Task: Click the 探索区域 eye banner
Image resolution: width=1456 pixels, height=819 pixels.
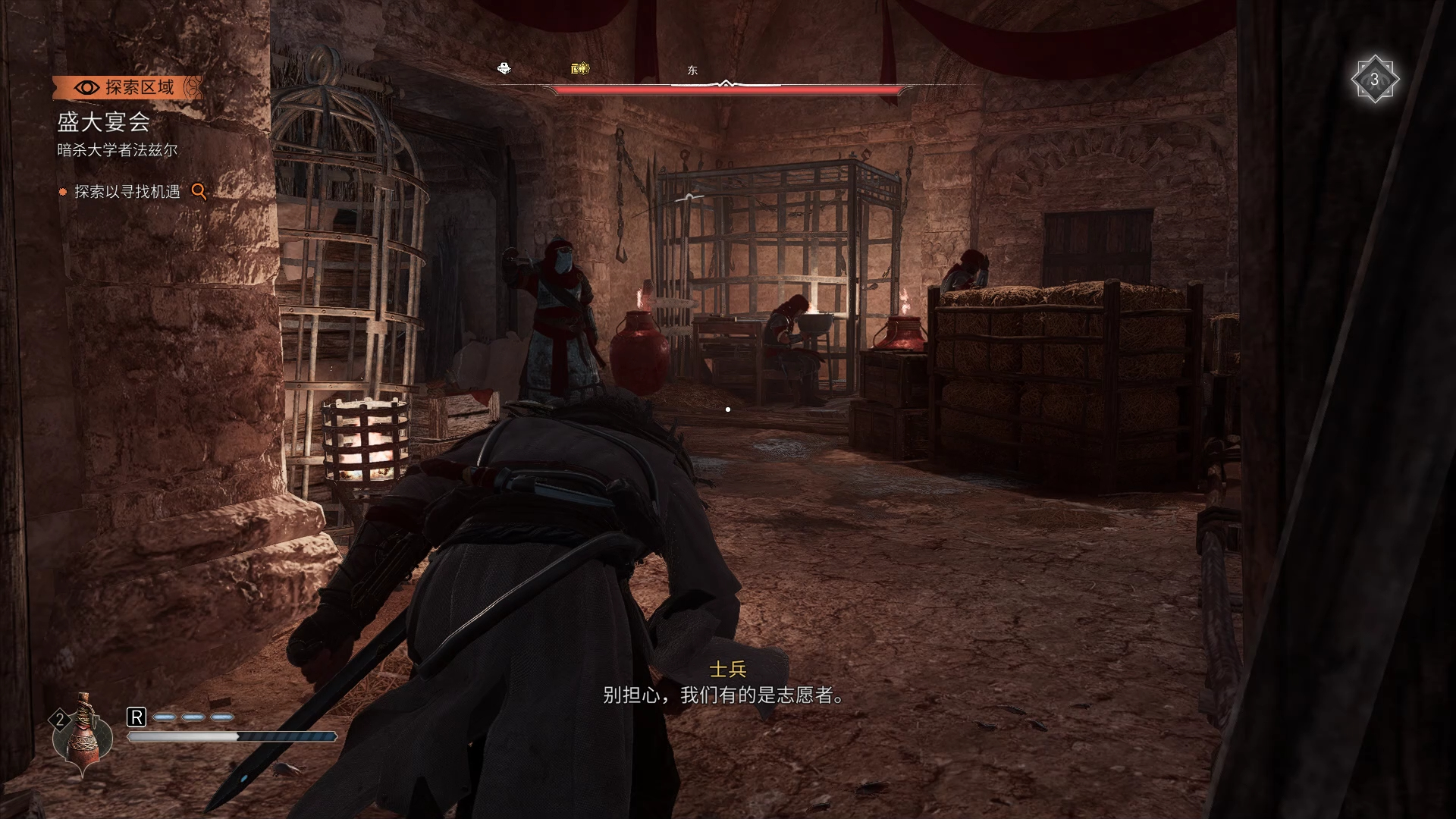Action: coord(127,87)
